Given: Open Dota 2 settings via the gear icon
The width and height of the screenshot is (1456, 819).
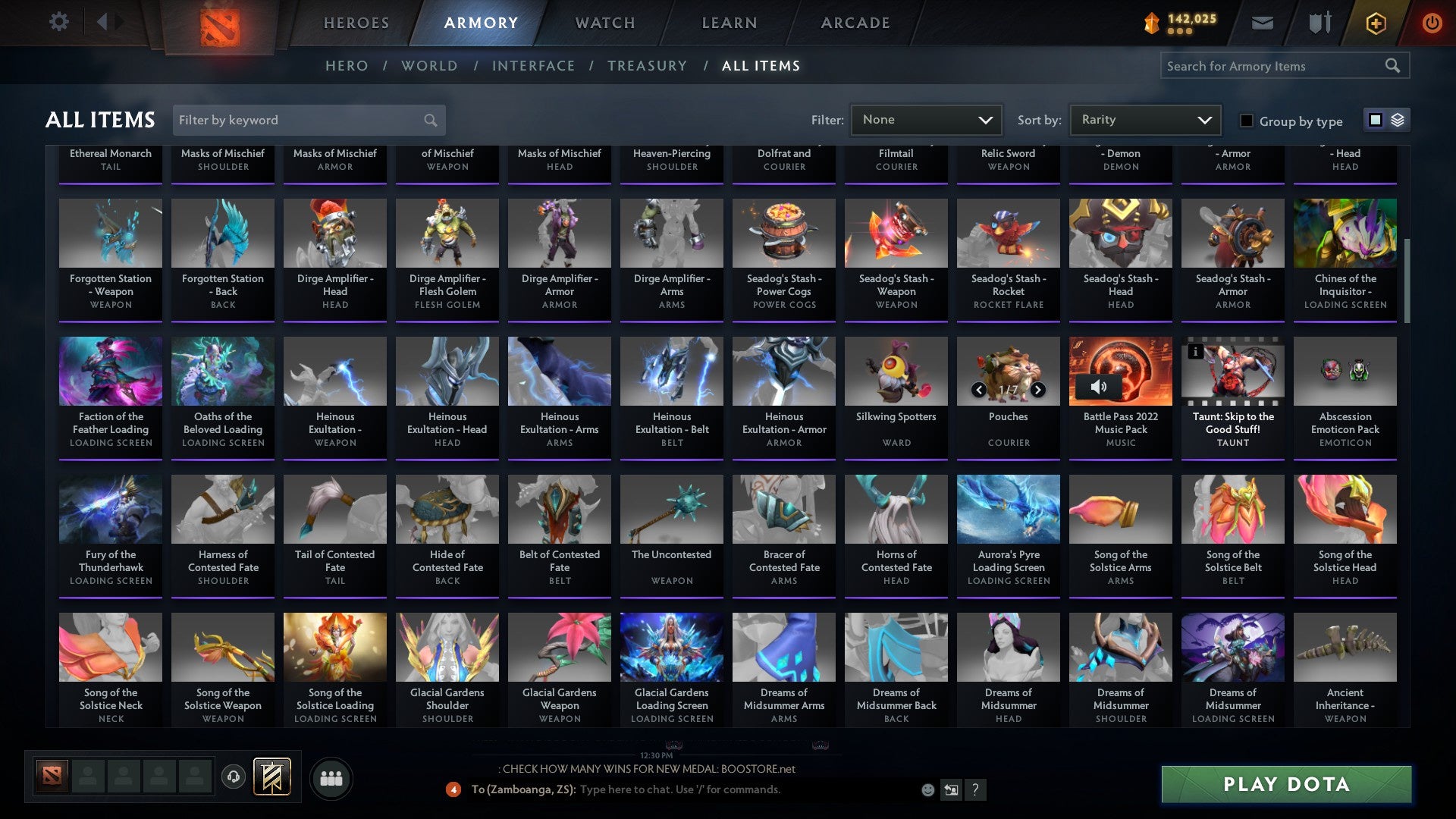Looking at the screenshot, I should pos(58,22).
